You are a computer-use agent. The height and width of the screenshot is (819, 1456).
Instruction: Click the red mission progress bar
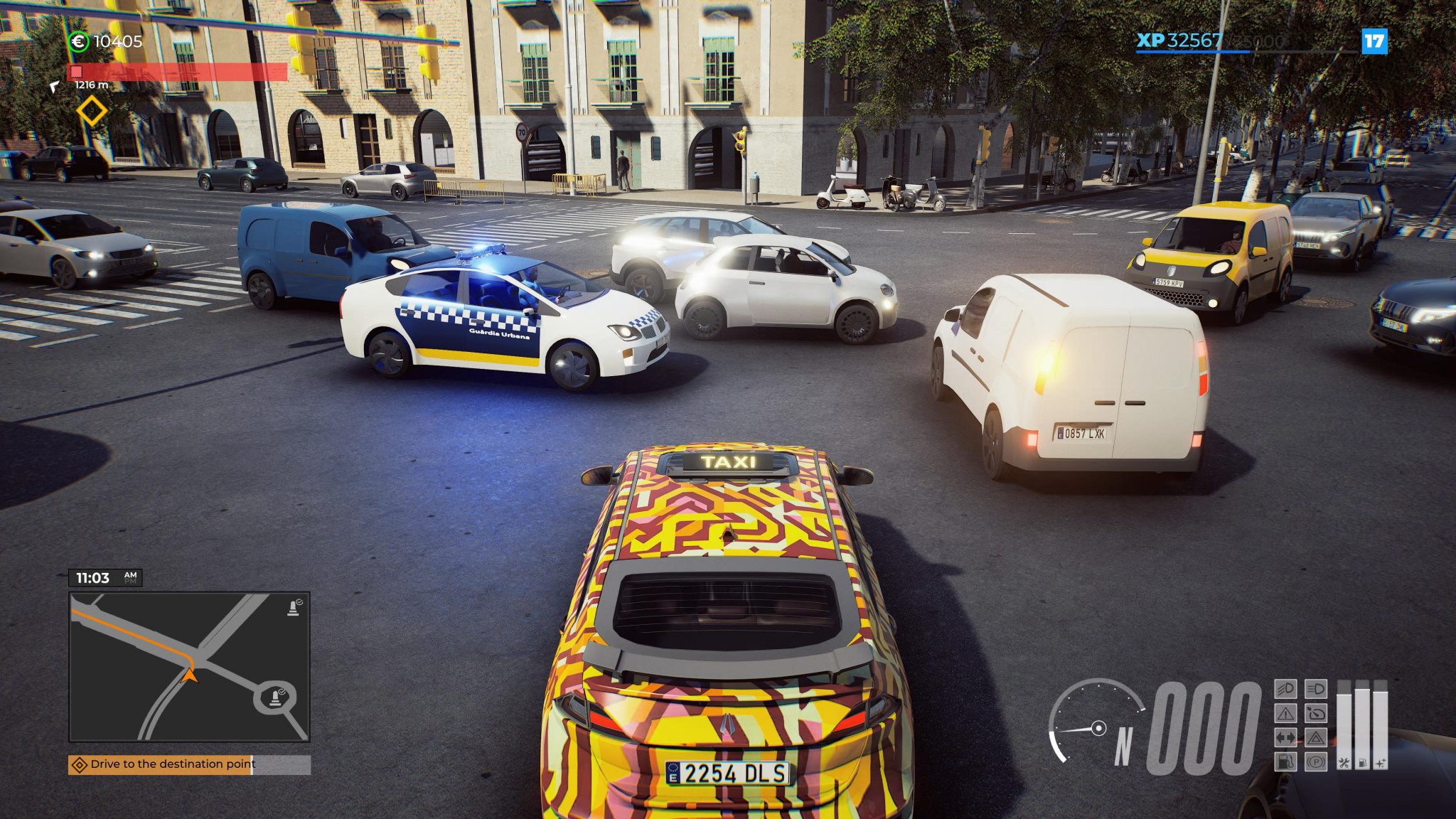coord(178,72)
